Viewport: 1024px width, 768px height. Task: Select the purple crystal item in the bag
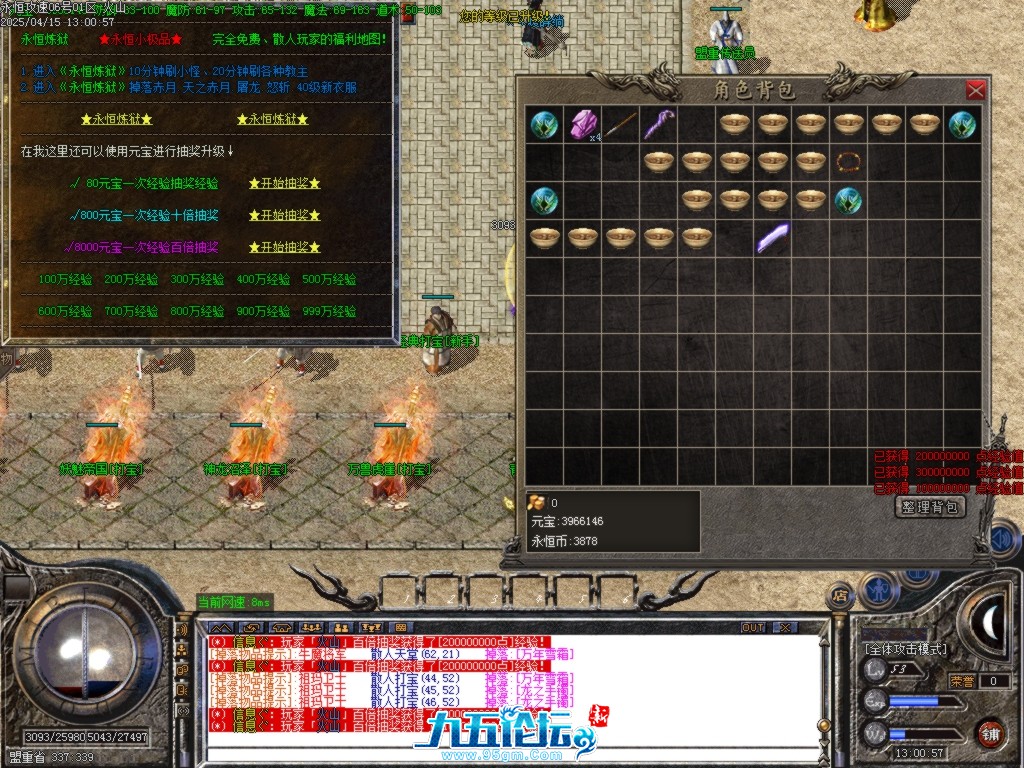pyautogui.click(x=582, y=125)
